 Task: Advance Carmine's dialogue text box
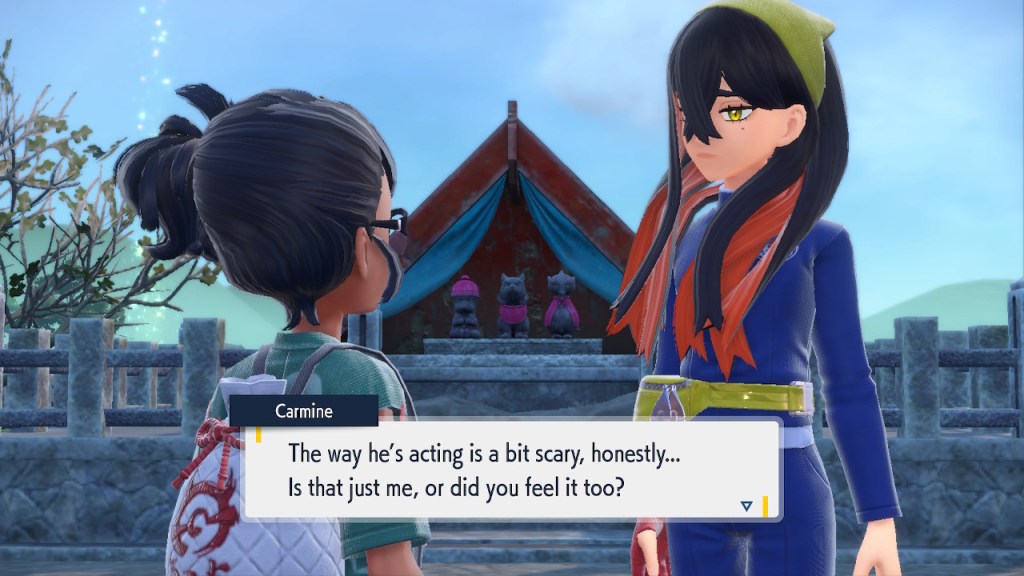[510, 468]
